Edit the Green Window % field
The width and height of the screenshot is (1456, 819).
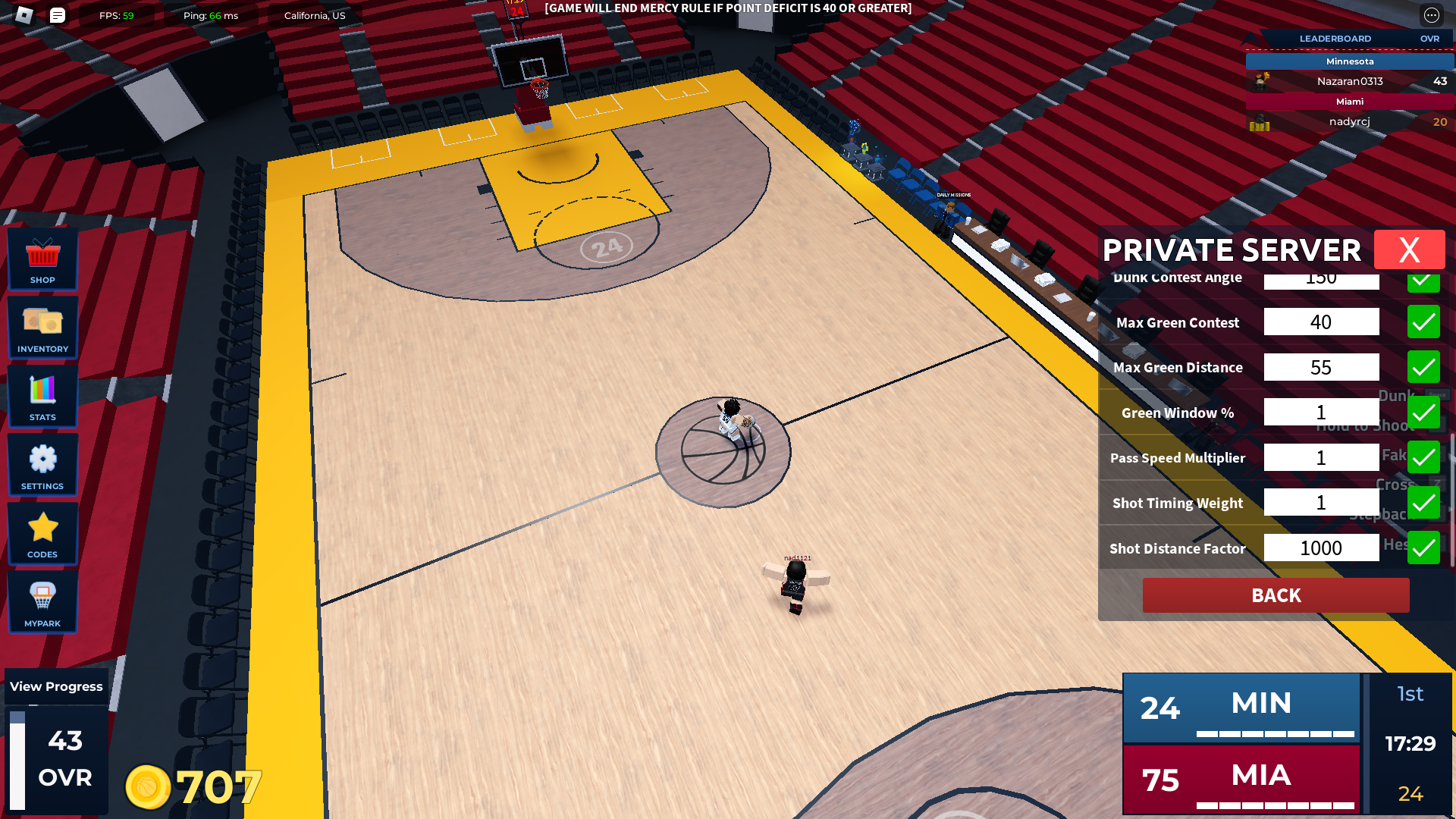(1321, 413)
